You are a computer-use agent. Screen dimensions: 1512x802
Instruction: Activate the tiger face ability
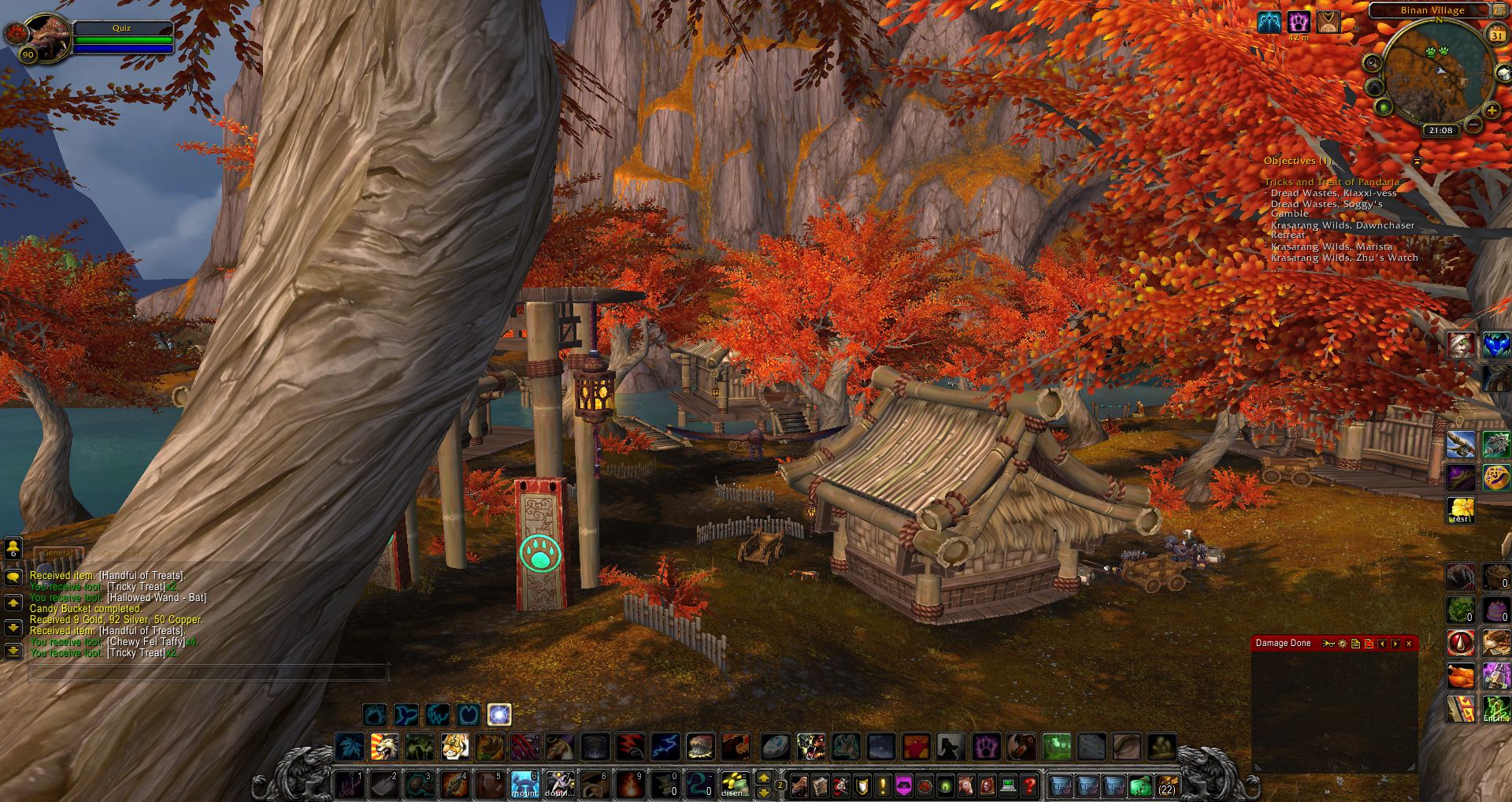pyautogui.click(x=454, y=745)
